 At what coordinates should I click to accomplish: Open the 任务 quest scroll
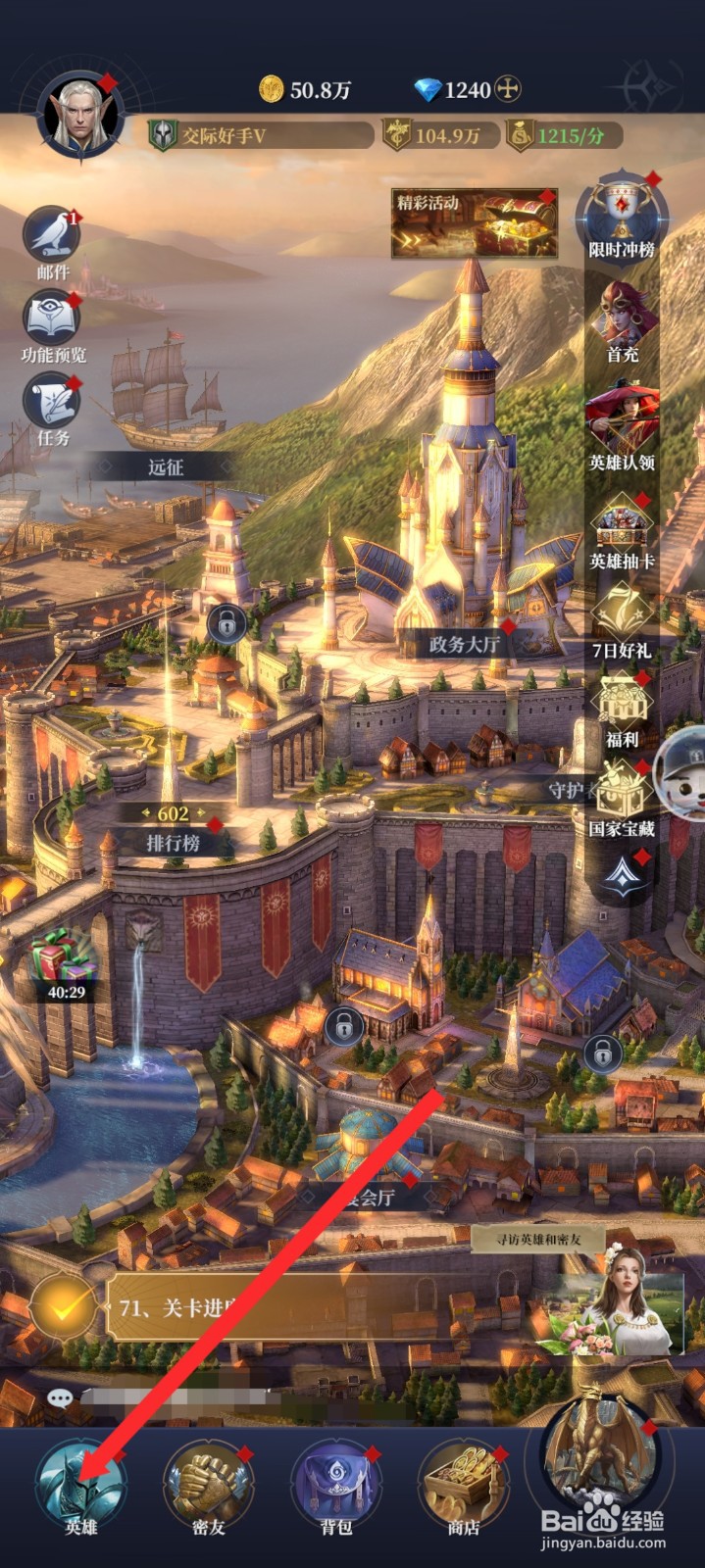pyautogui.click(x=53, y=407)
